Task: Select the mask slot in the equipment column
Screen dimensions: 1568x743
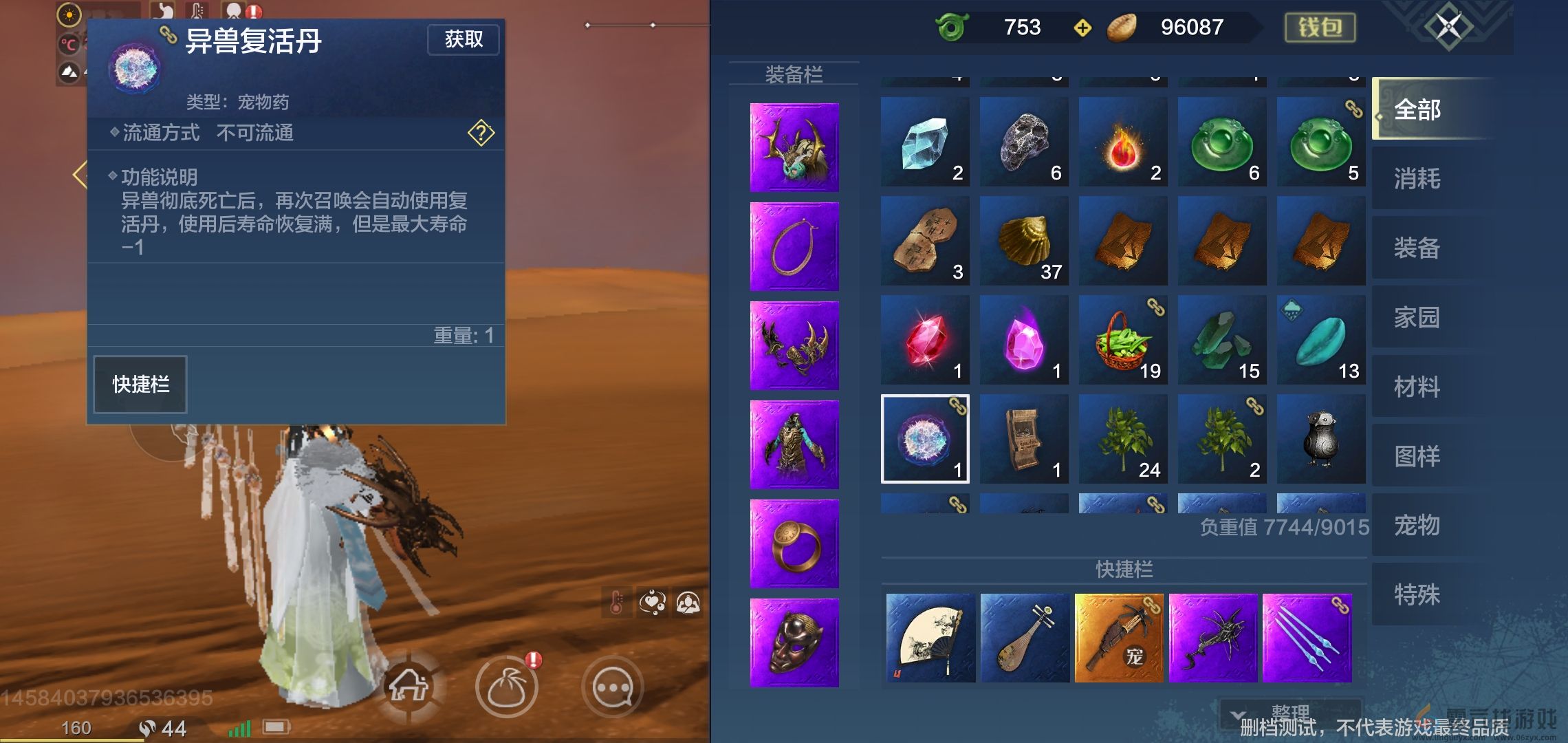Action: click(794, 641)
